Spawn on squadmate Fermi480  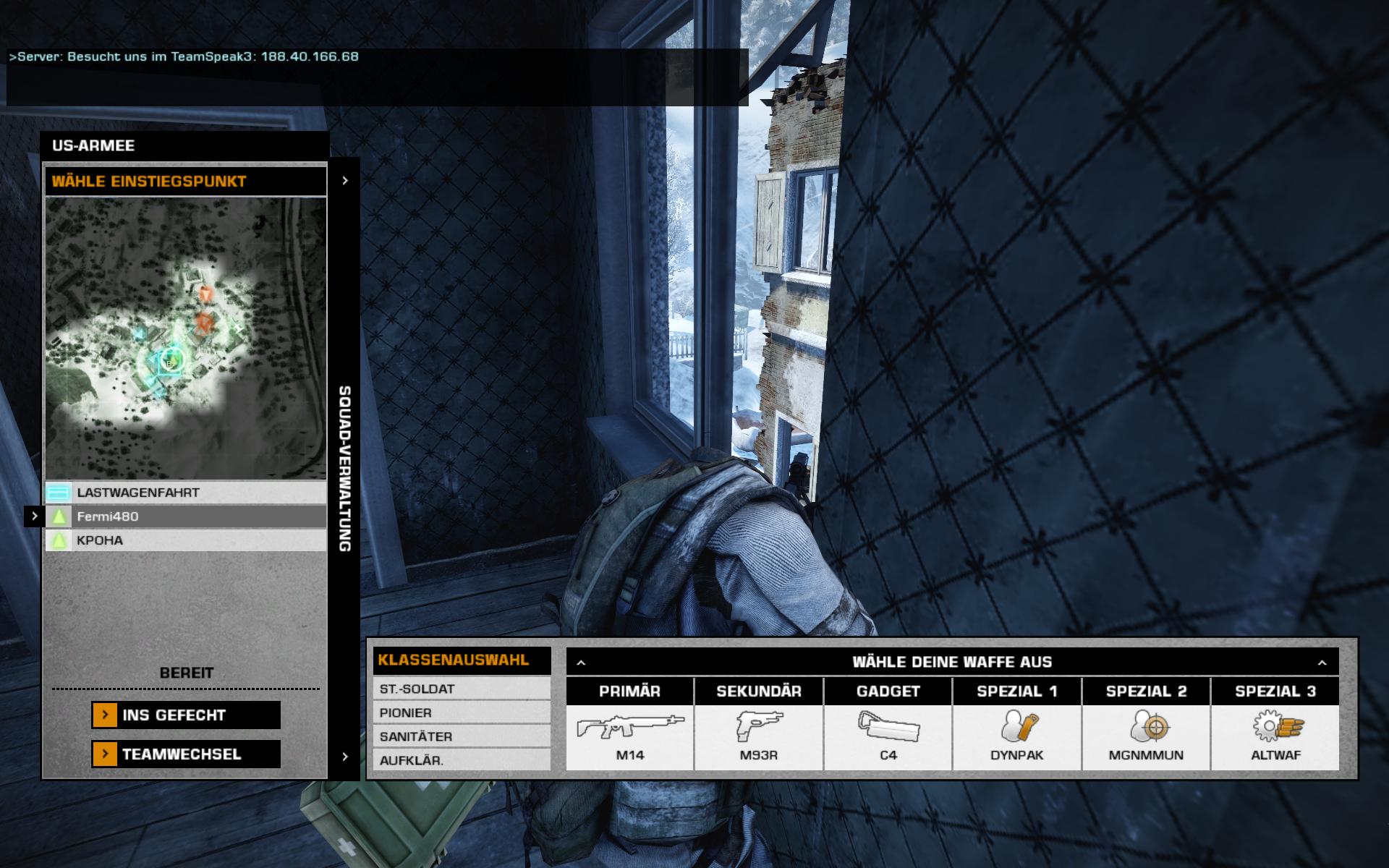pos(186,516)
